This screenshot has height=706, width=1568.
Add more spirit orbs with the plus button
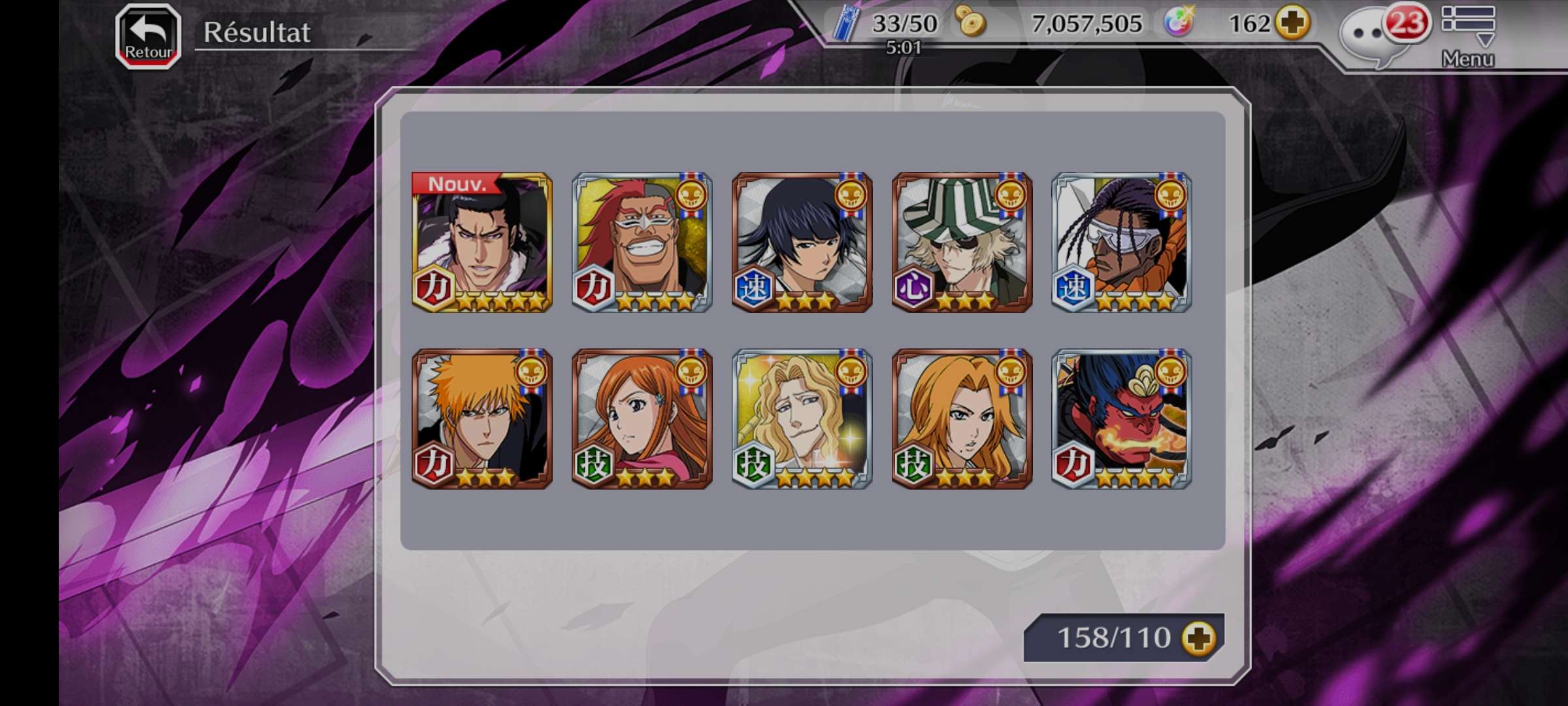(1294, 24)
